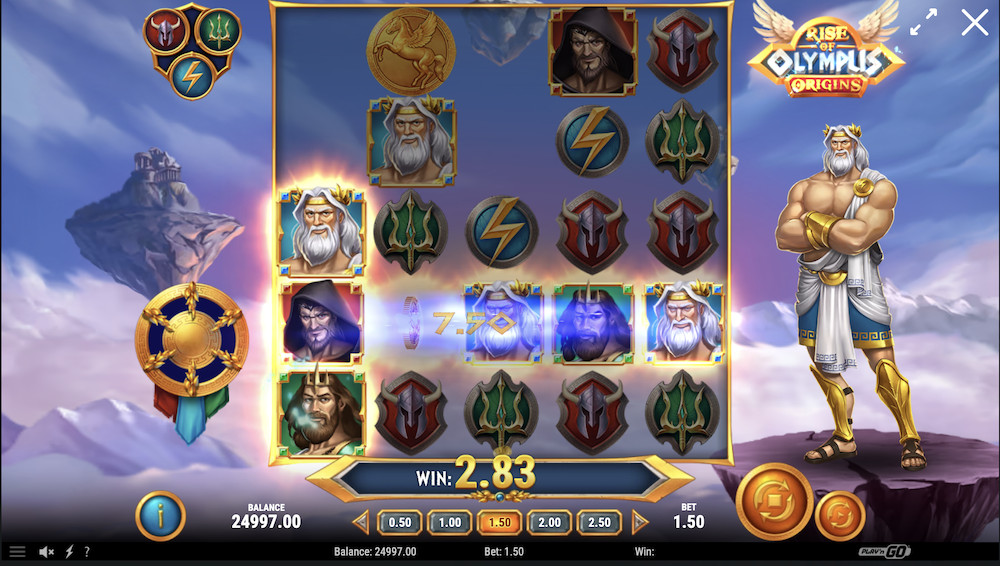Set the bet to 2.00

tap(549, 522)
